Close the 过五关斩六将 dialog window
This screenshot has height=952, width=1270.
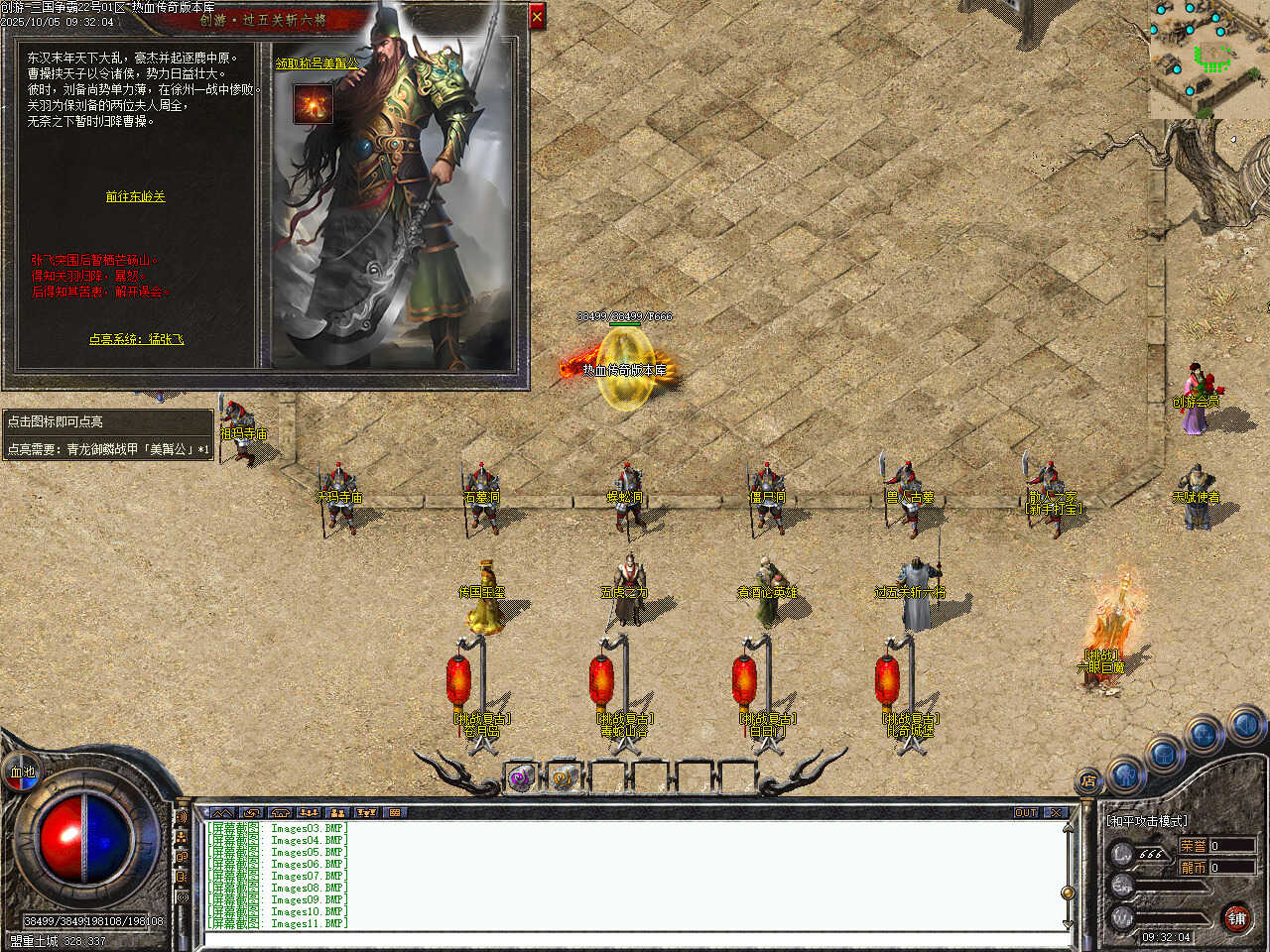(537, 16)
